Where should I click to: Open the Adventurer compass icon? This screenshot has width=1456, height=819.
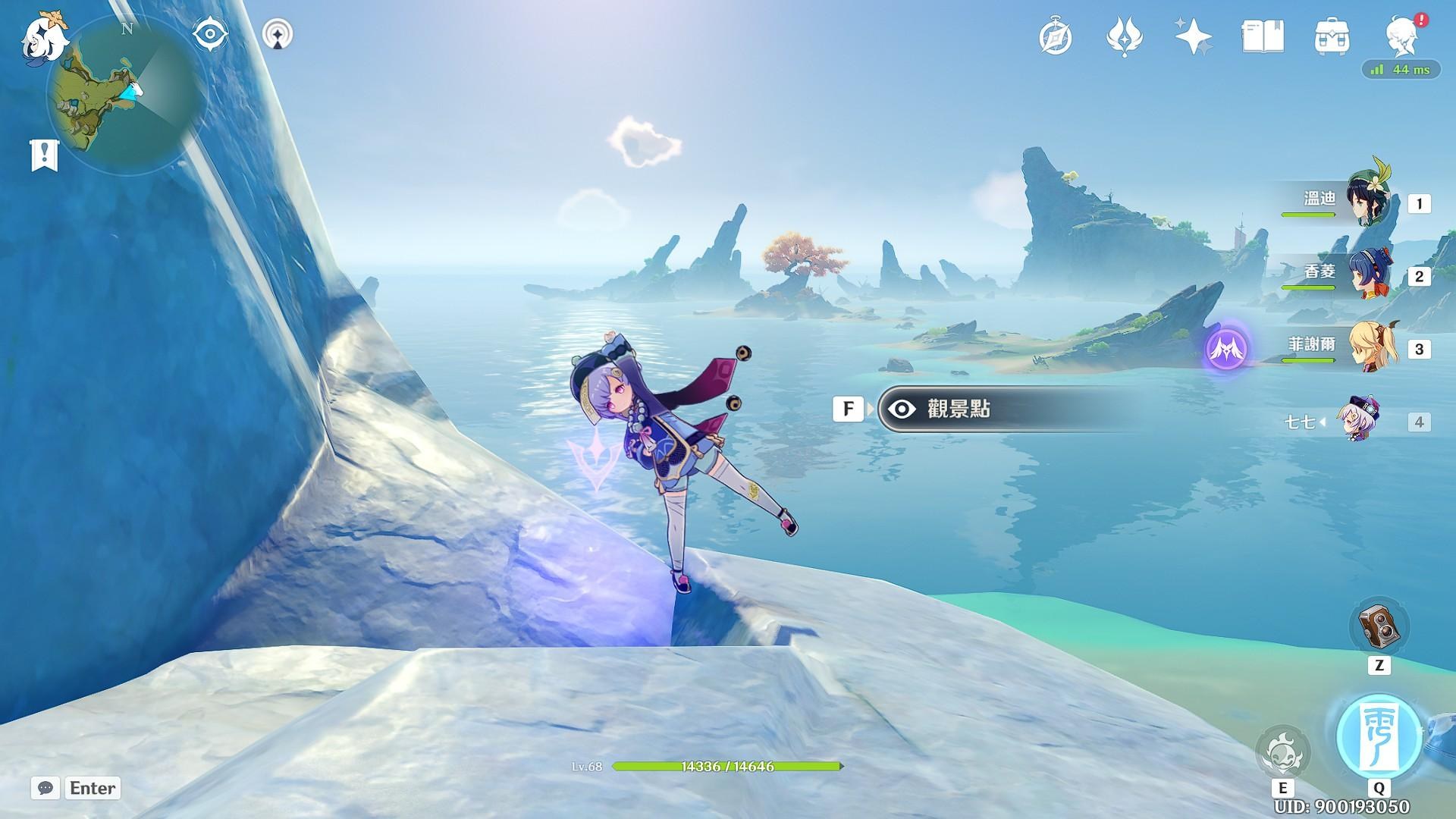[1056, 36]
